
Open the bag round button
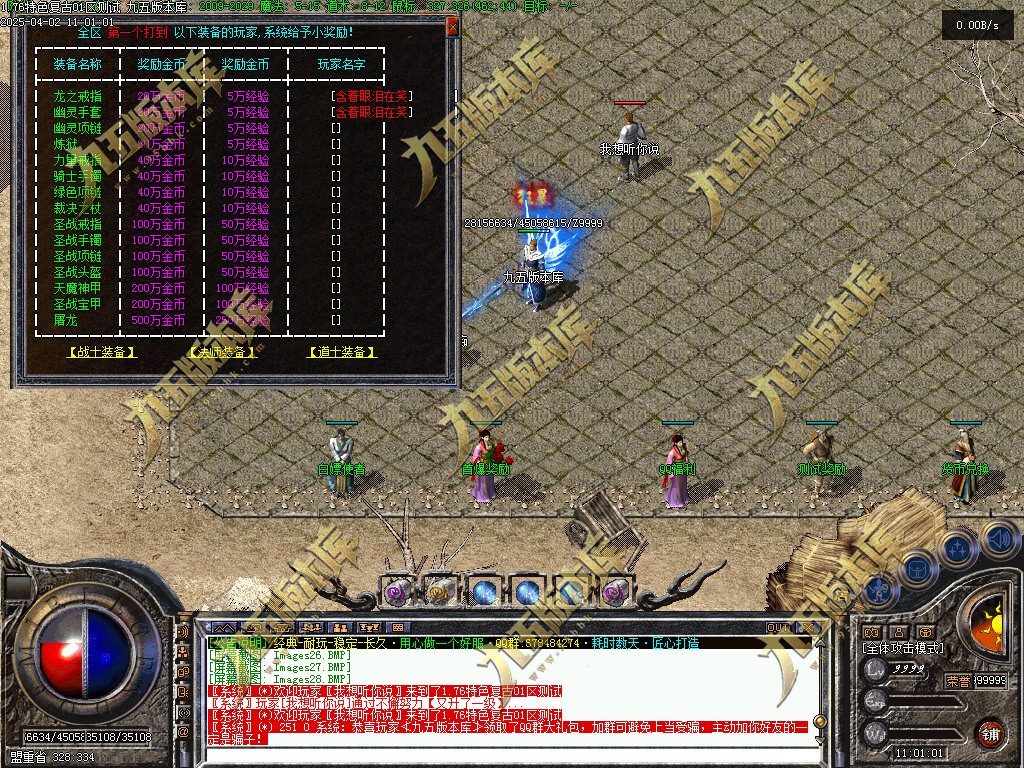(x=916, y=570)
